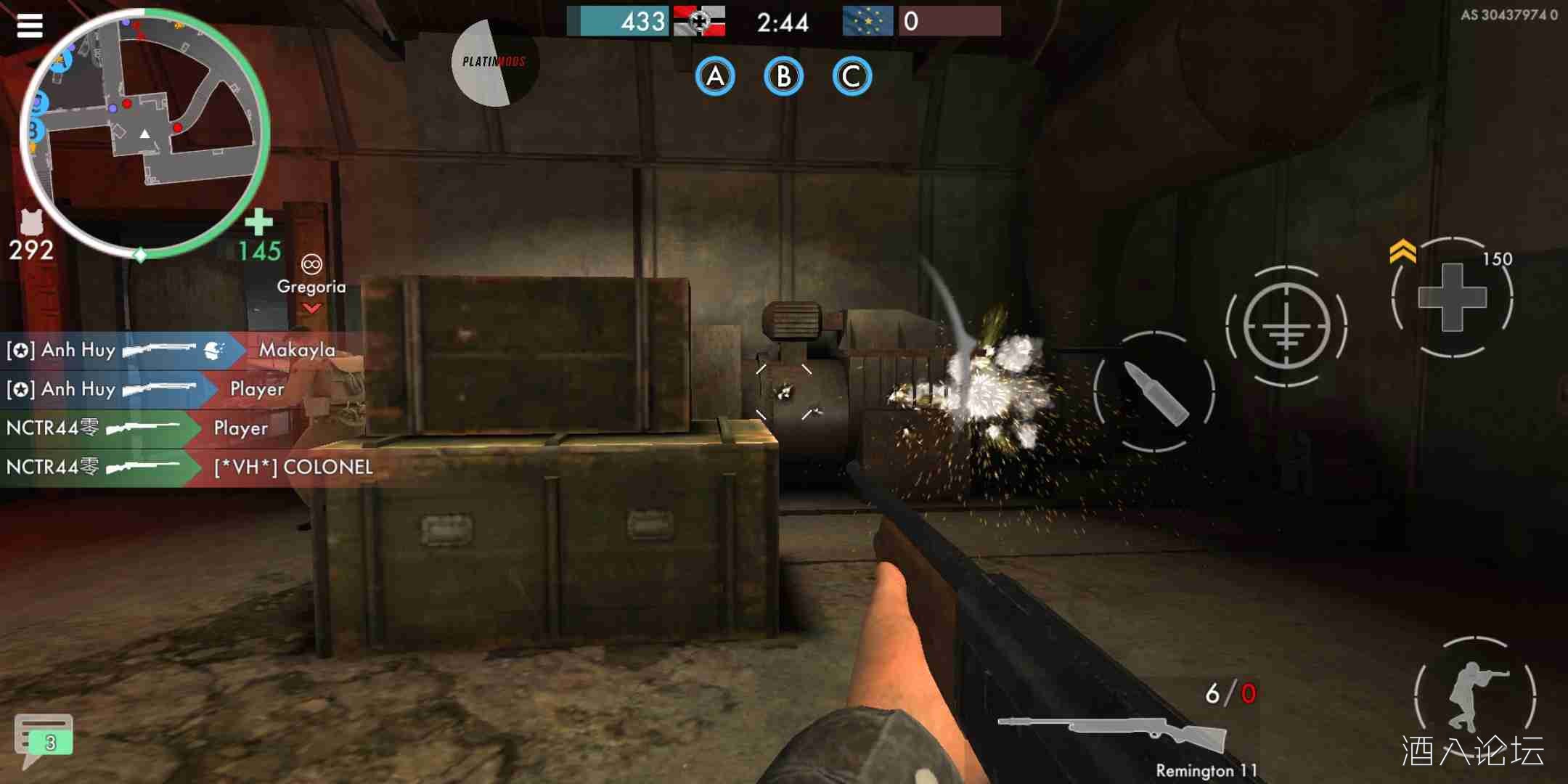Toggle the crouch stance button
The width and height of the screenshot is (1568, 784).
click(x=1474, y=694)
